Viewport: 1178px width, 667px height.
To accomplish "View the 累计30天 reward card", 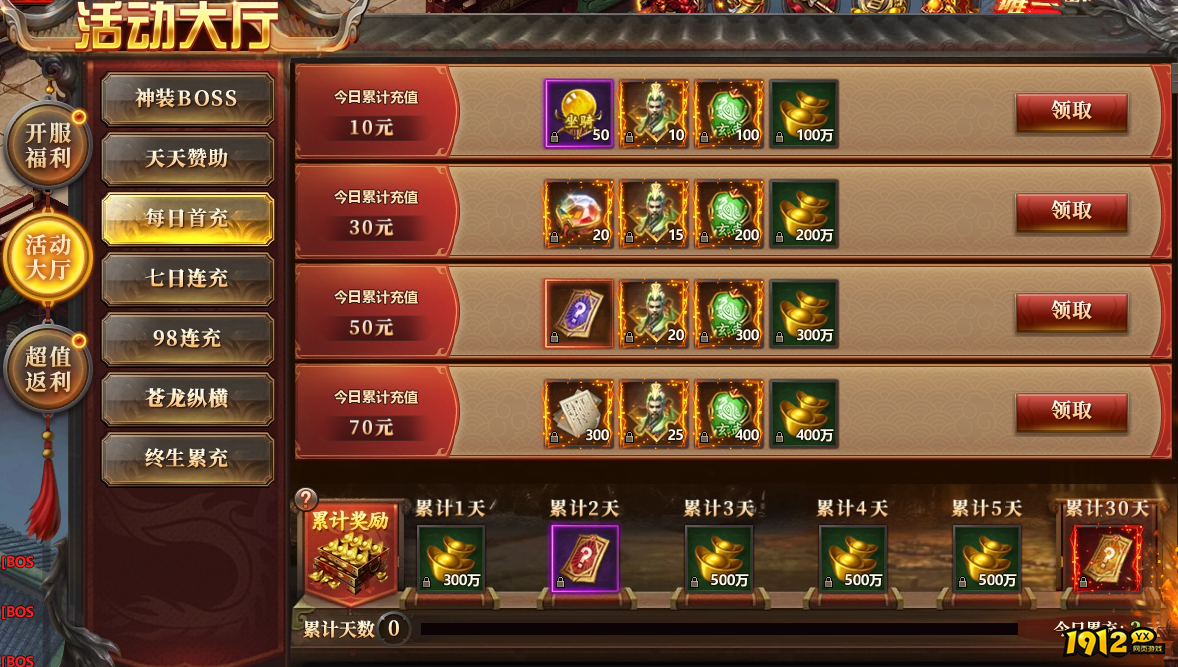I will [x=1105, y=558].
